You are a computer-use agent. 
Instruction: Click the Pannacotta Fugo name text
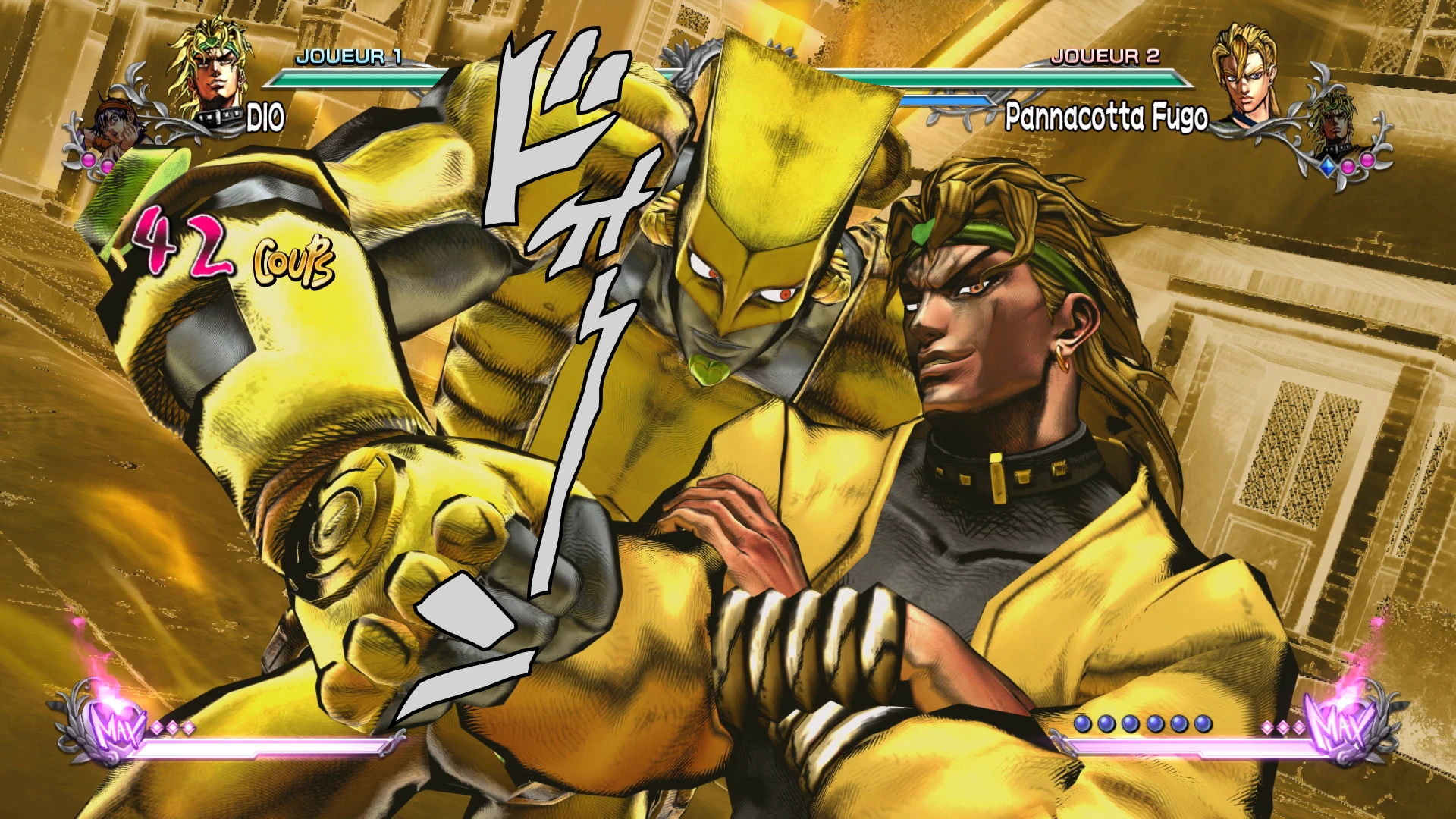pyautogui.click(x=1107, y=114)
